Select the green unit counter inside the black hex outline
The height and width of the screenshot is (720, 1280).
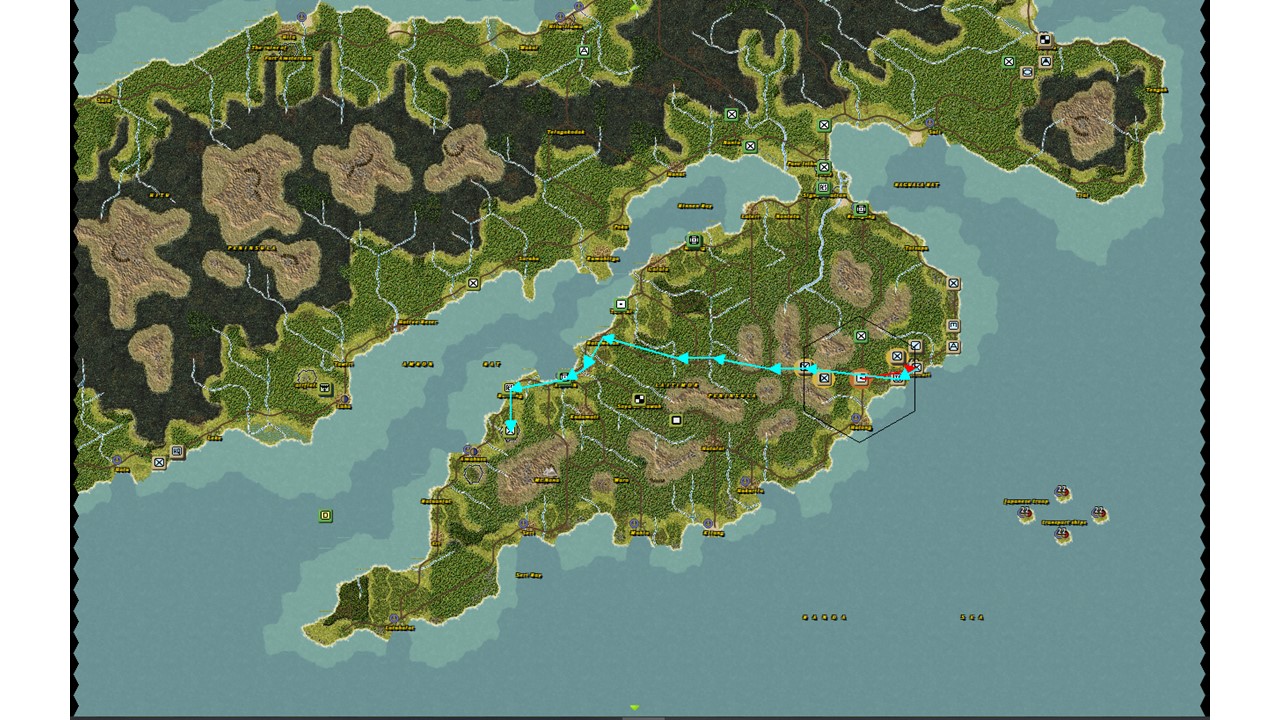[x=861, y=336]
